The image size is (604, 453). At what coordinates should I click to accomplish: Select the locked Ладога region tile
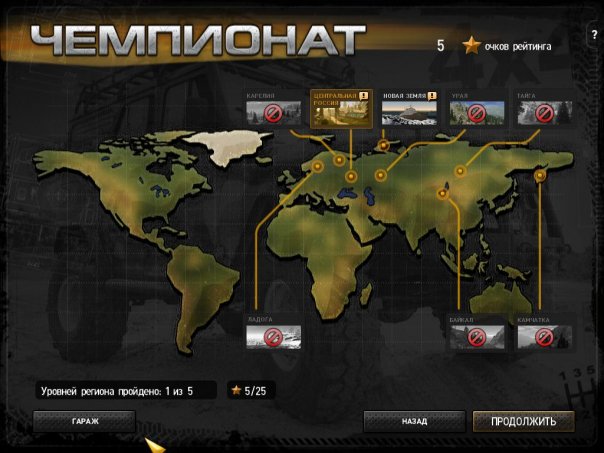pos(273,335)
